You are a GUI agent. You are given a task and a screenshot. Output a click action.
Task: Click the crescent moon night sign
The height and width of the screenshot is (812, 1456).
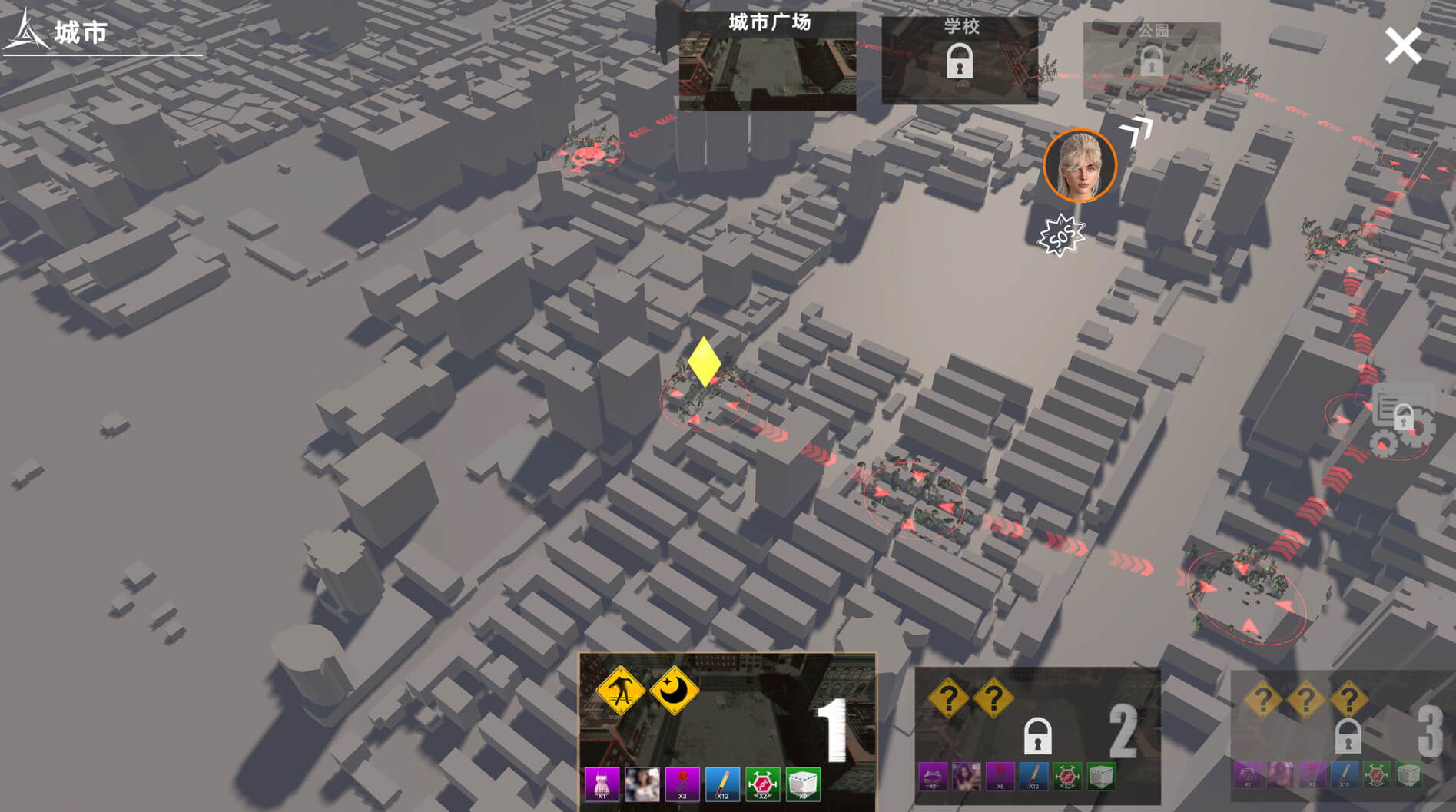click(674, 691)
